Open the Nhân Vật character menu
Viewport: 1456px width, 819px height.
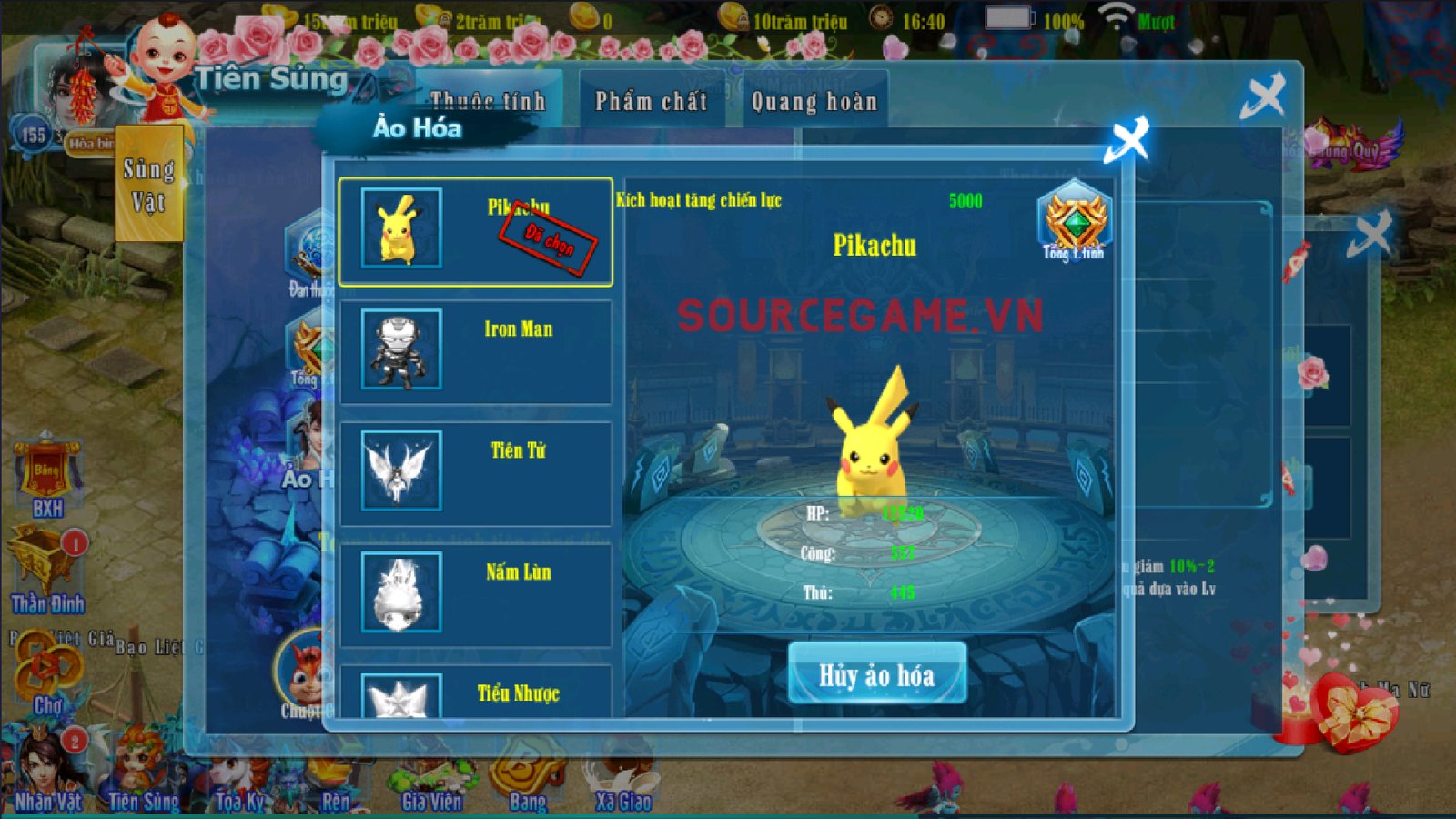[47, 773]
